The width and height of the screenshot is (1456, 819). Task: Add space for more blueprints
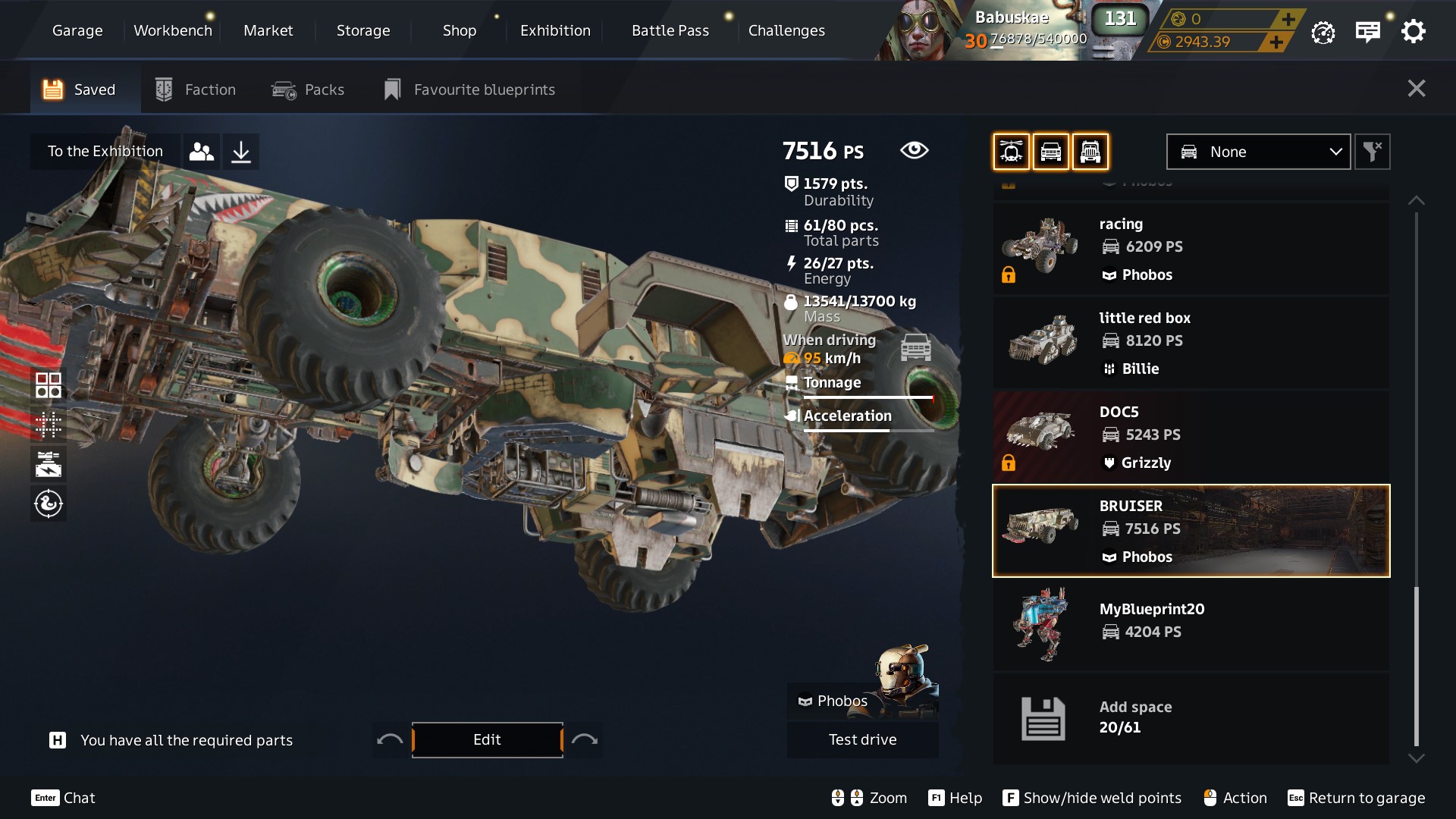tap(1191, 717)
